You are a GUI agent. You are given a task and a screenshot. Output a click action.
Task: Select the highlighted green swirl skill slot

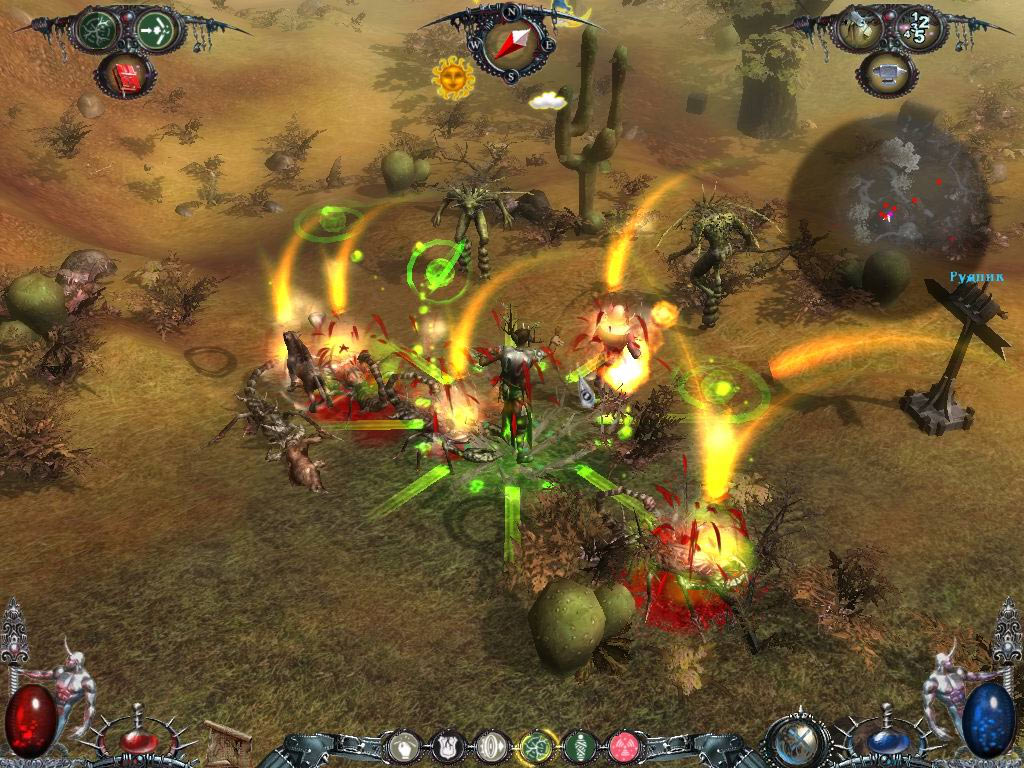537,746
